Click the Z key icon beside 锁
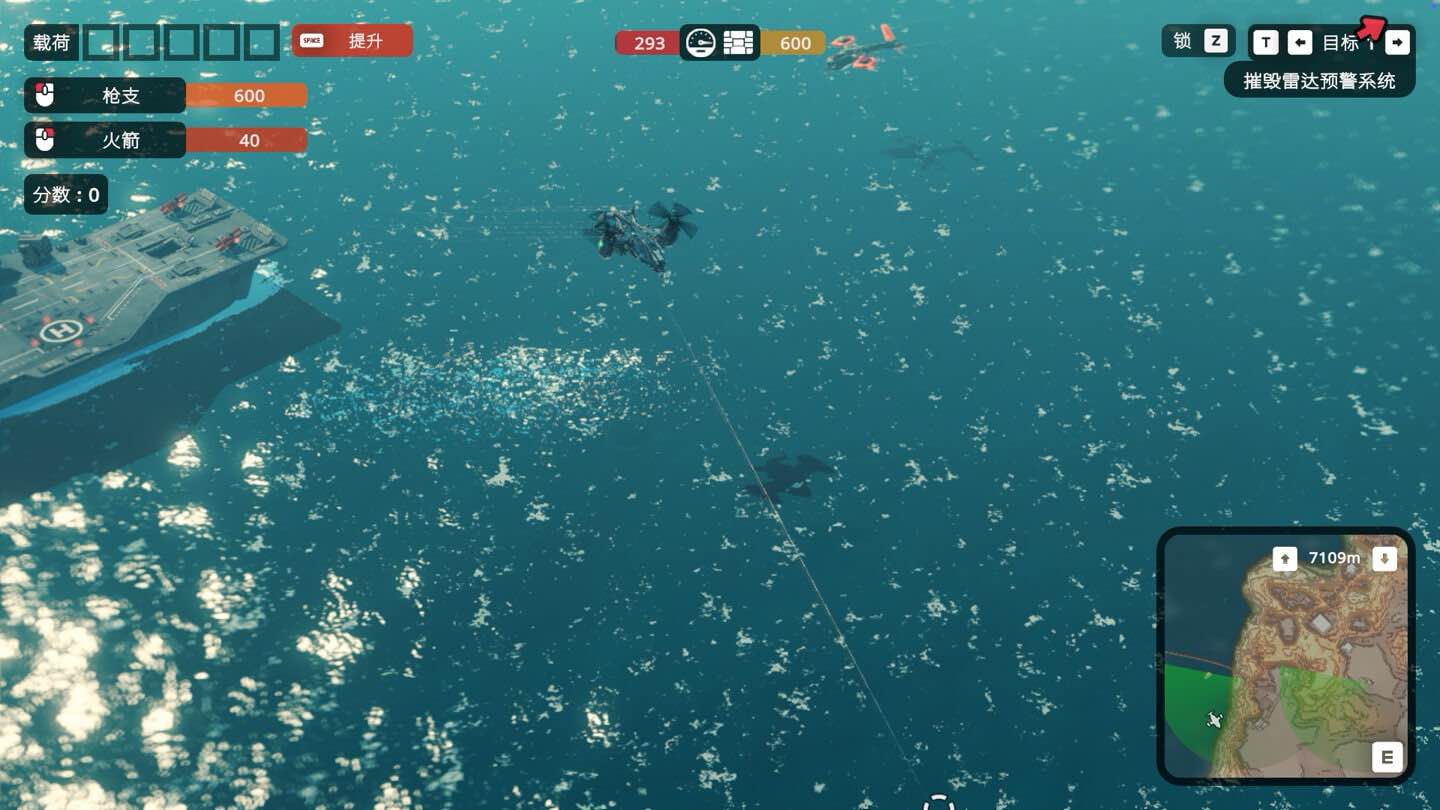The image size is (1440, 810). (1215, 41)
